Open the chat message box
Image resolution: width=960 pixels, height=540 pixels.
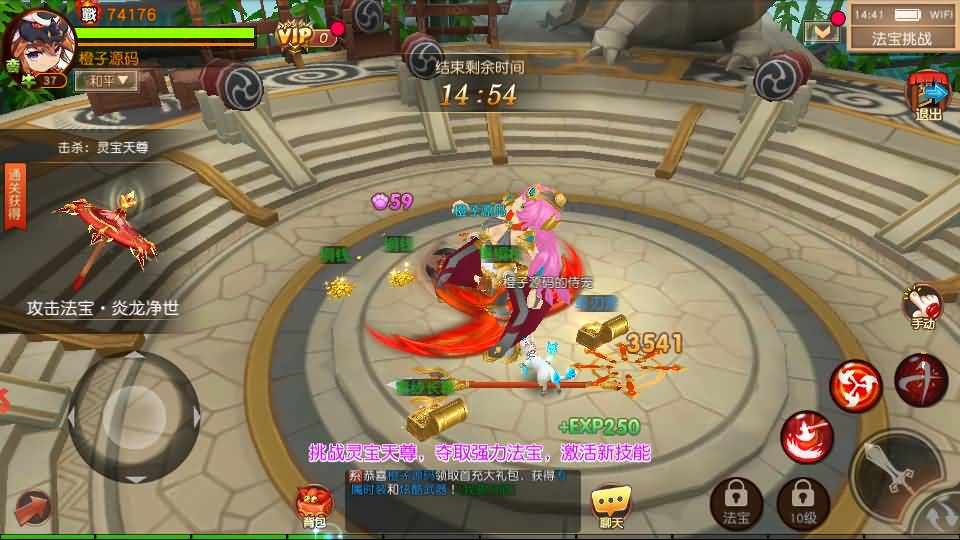(461, 490)
